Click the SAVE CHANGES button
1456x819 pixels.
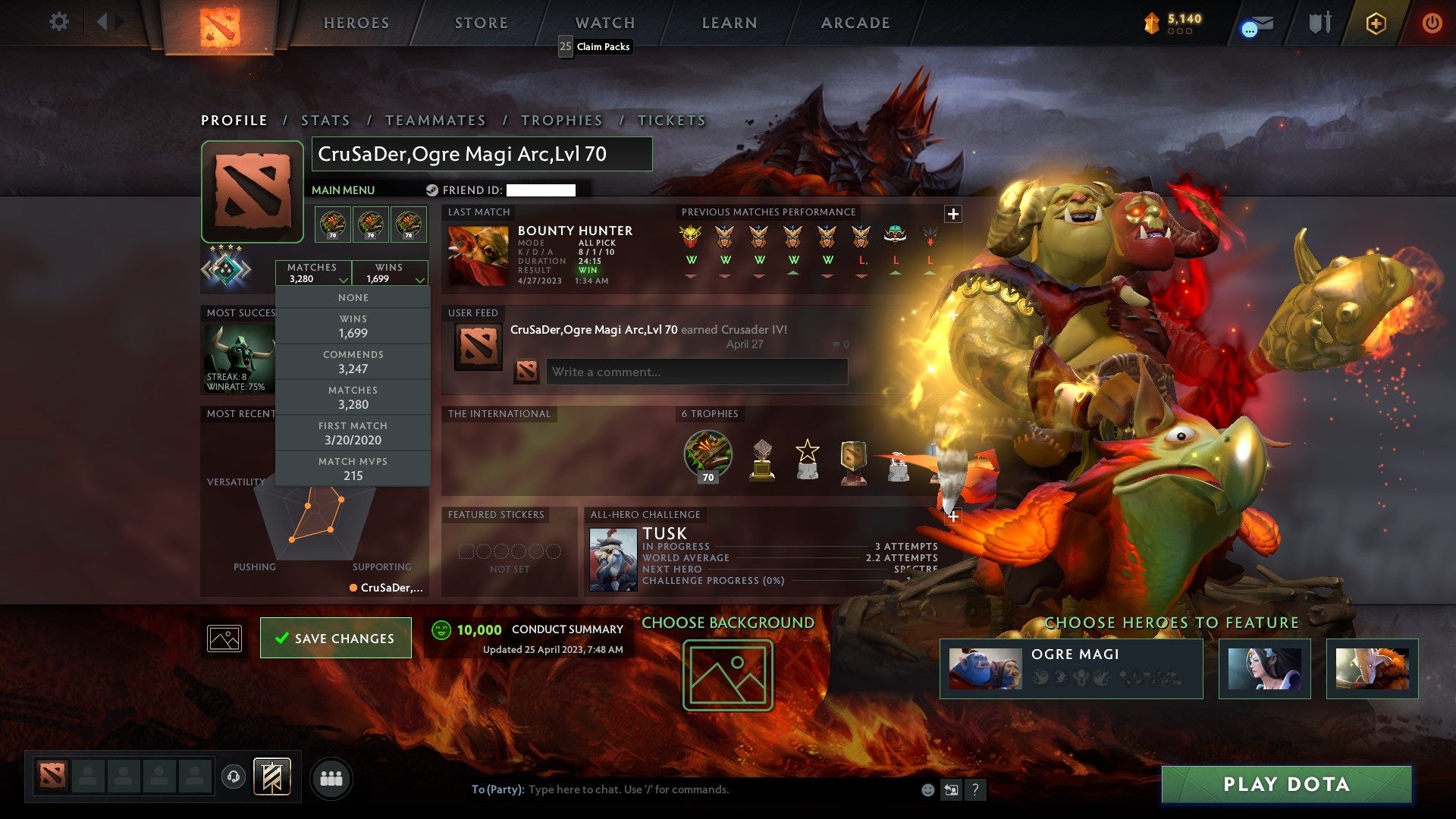click(335, 638)
